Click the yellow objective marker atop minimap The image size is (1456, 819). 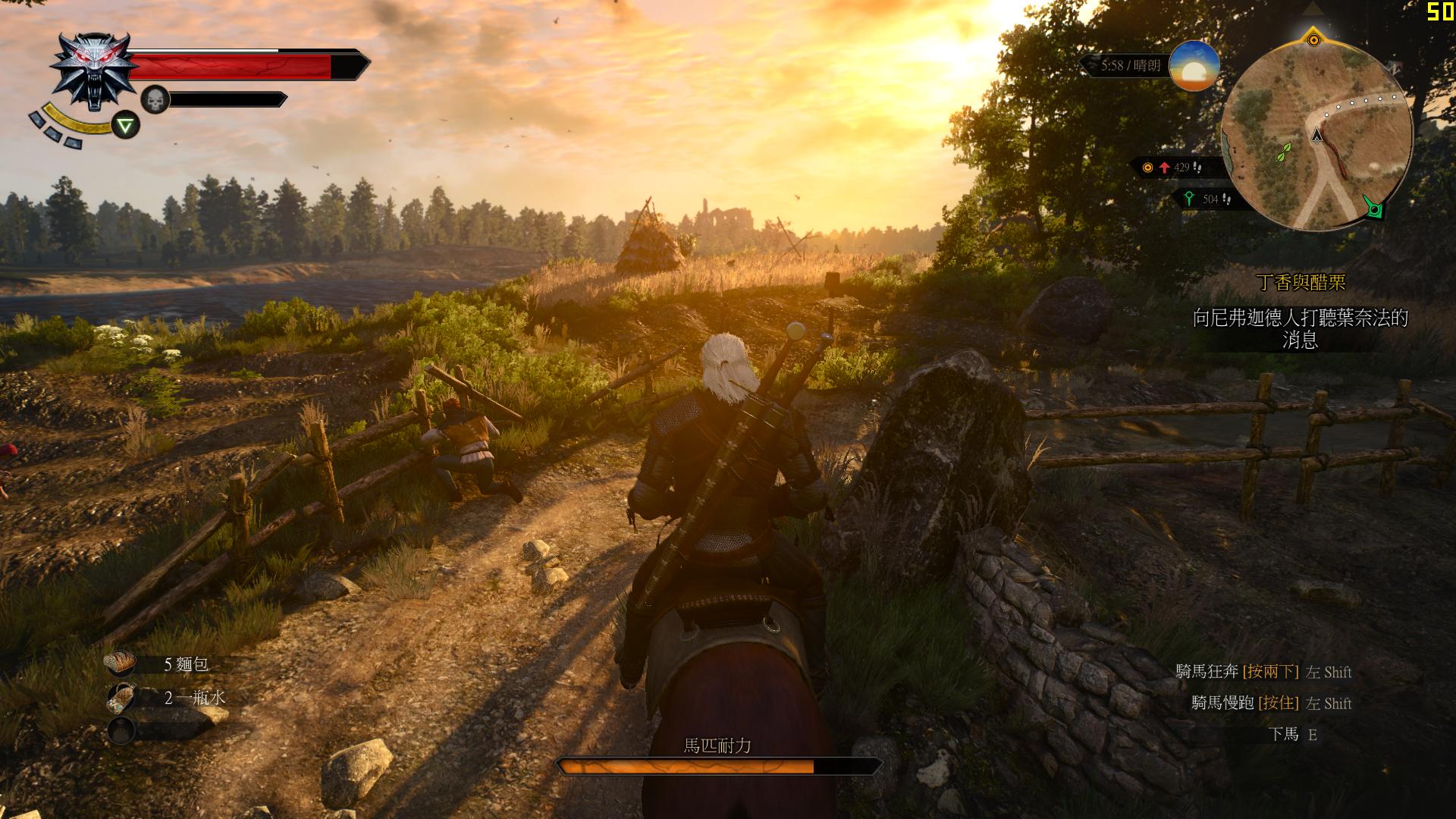tap(1314, 39)
